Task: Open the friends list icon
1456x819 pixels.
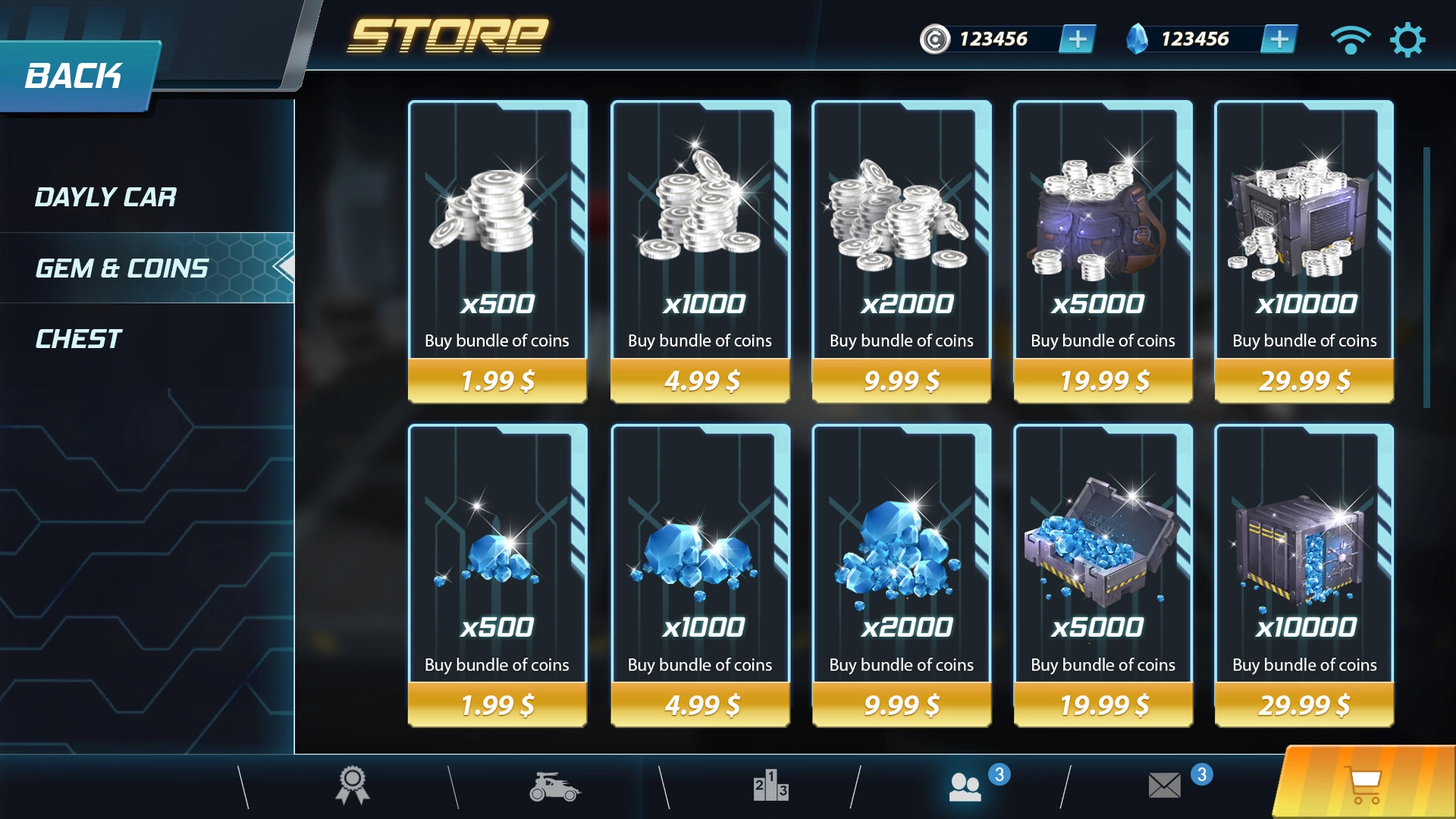Action: pyautogui.click(x=965, y=786)
